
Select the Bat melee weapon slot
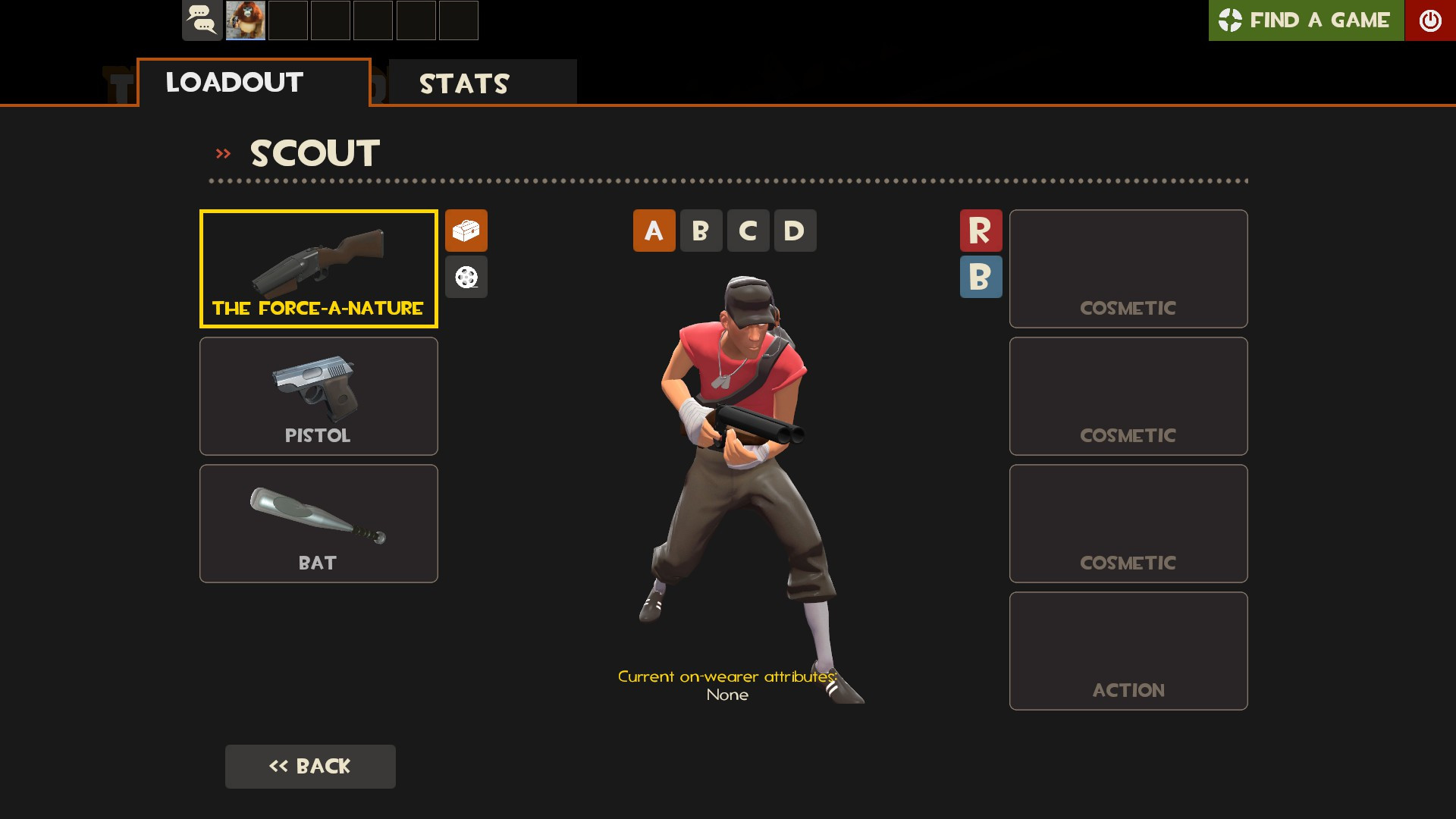[318, 522]
